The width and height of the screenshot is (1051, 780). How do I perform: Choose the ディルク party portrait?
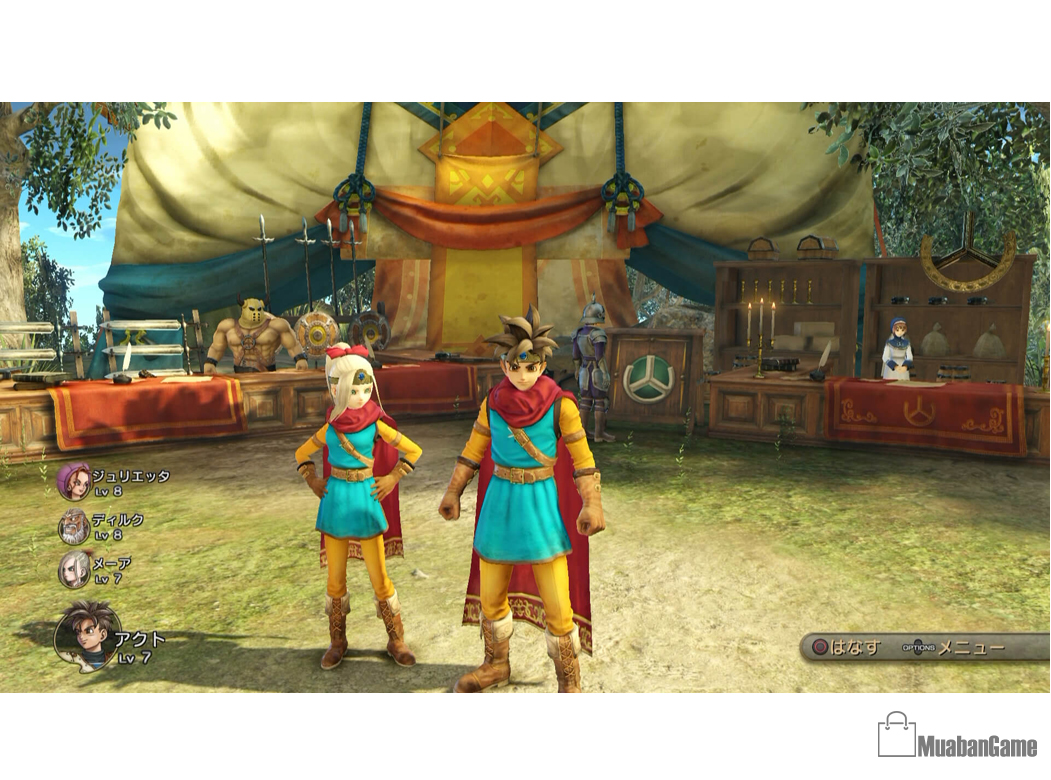coord(74,526)
